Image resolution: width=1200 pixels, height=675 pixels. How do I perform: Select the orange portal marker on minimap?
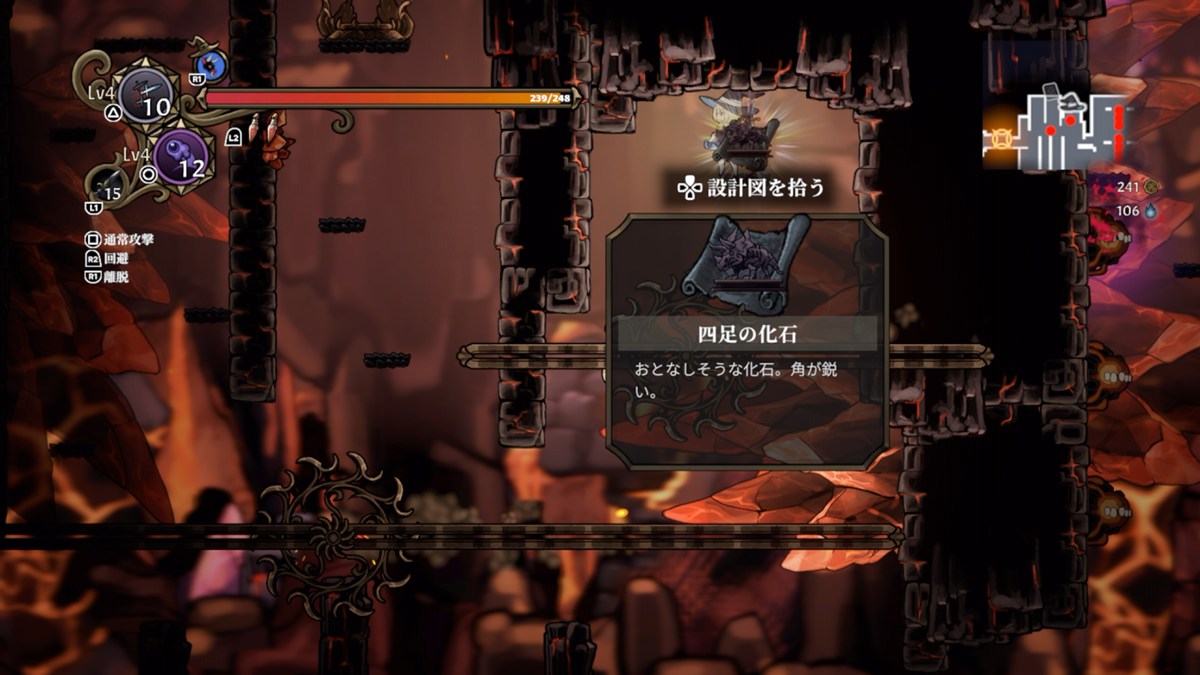tap(1001, 132)
